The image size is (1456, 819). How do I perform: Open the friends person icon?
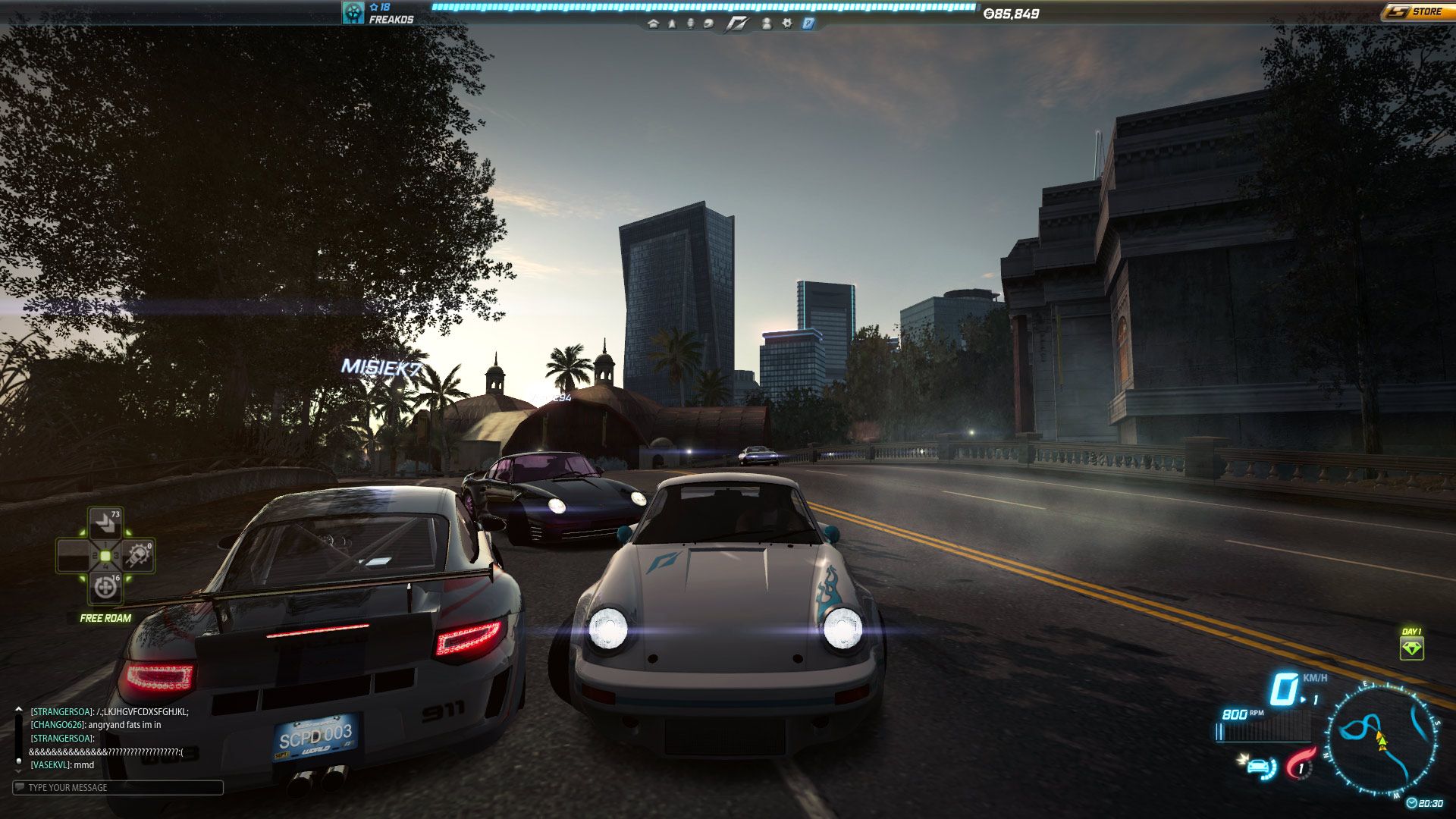coord(767,24)
